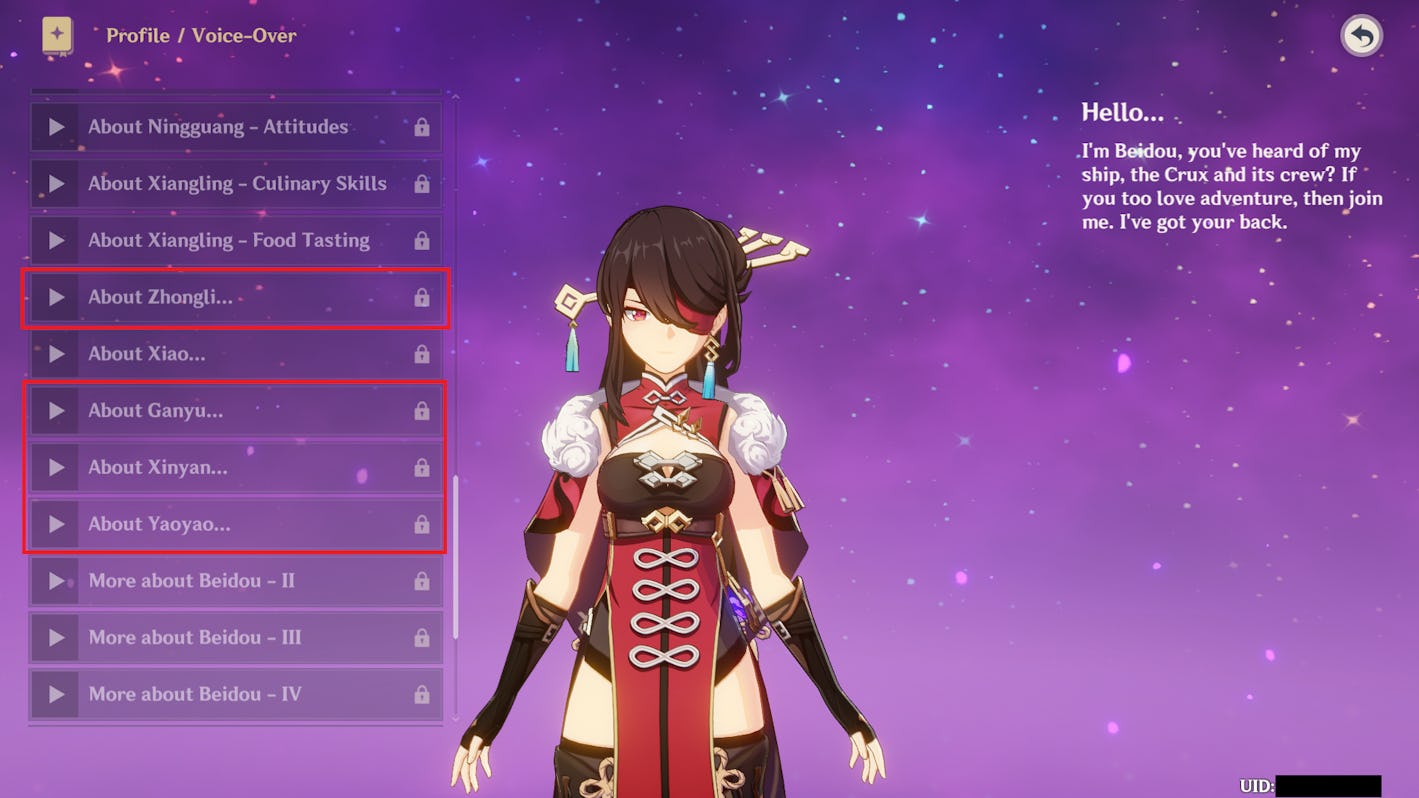Select More about Beidou - II

[236, 581]
